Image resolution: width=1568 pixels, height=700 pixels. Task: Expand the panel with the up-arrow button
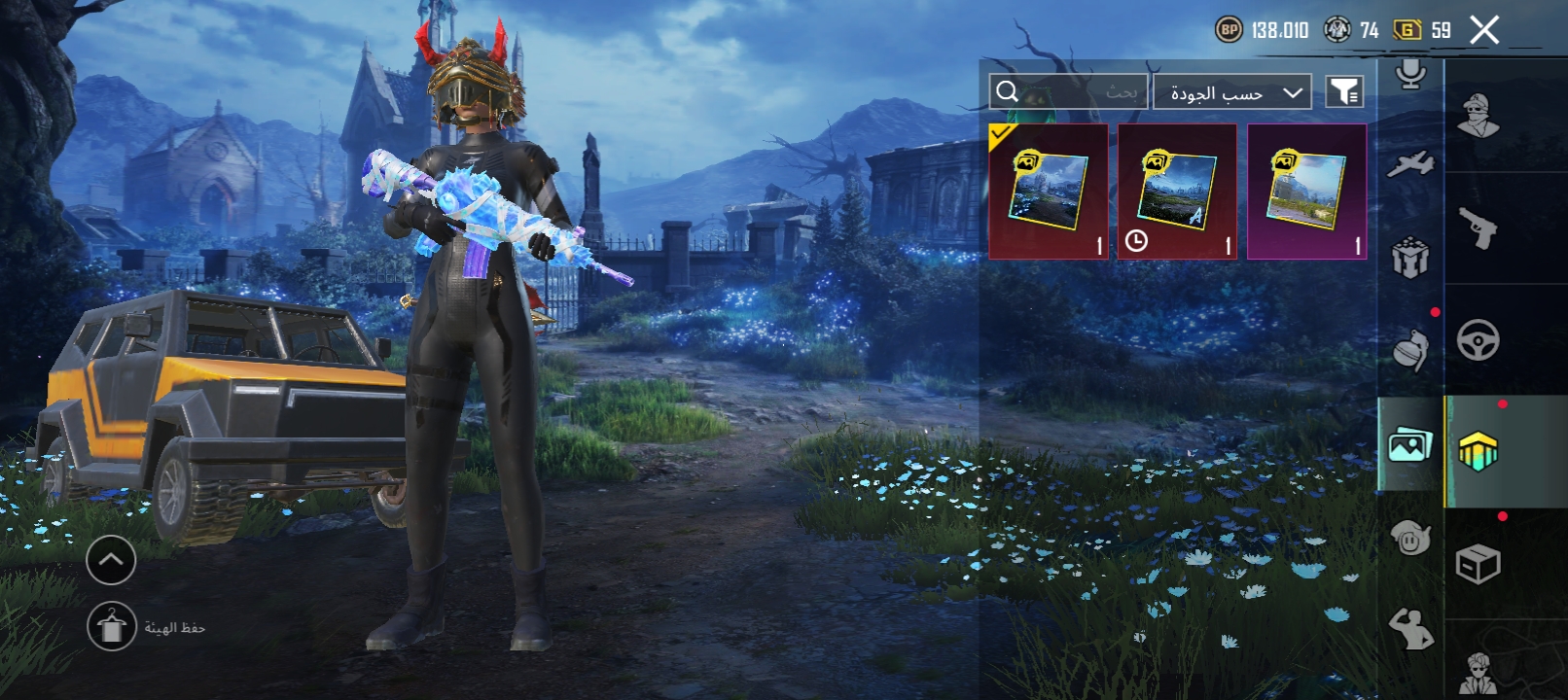111,560
